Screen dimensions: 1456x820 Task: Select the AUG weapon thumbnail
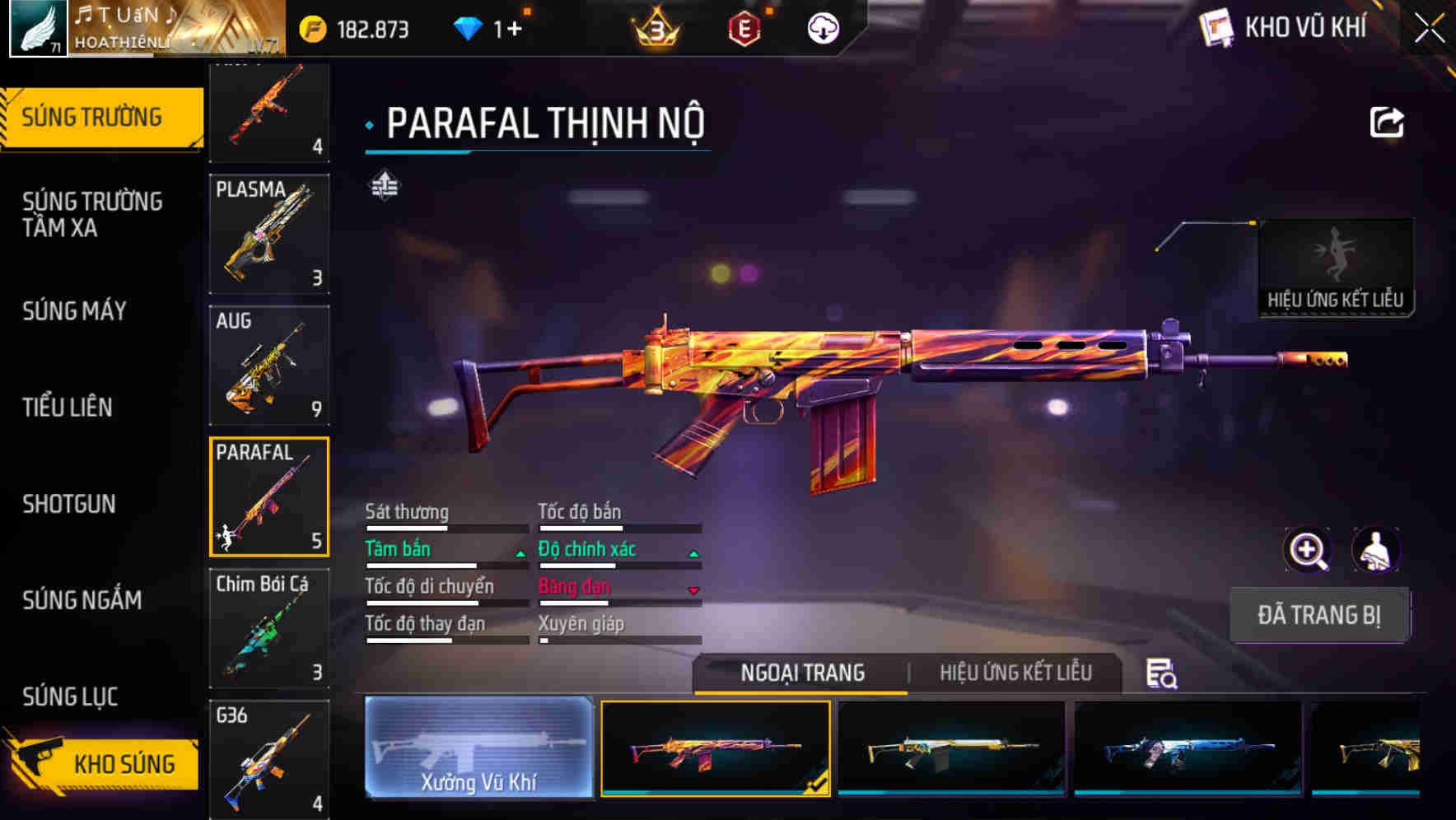coord(269,364)
